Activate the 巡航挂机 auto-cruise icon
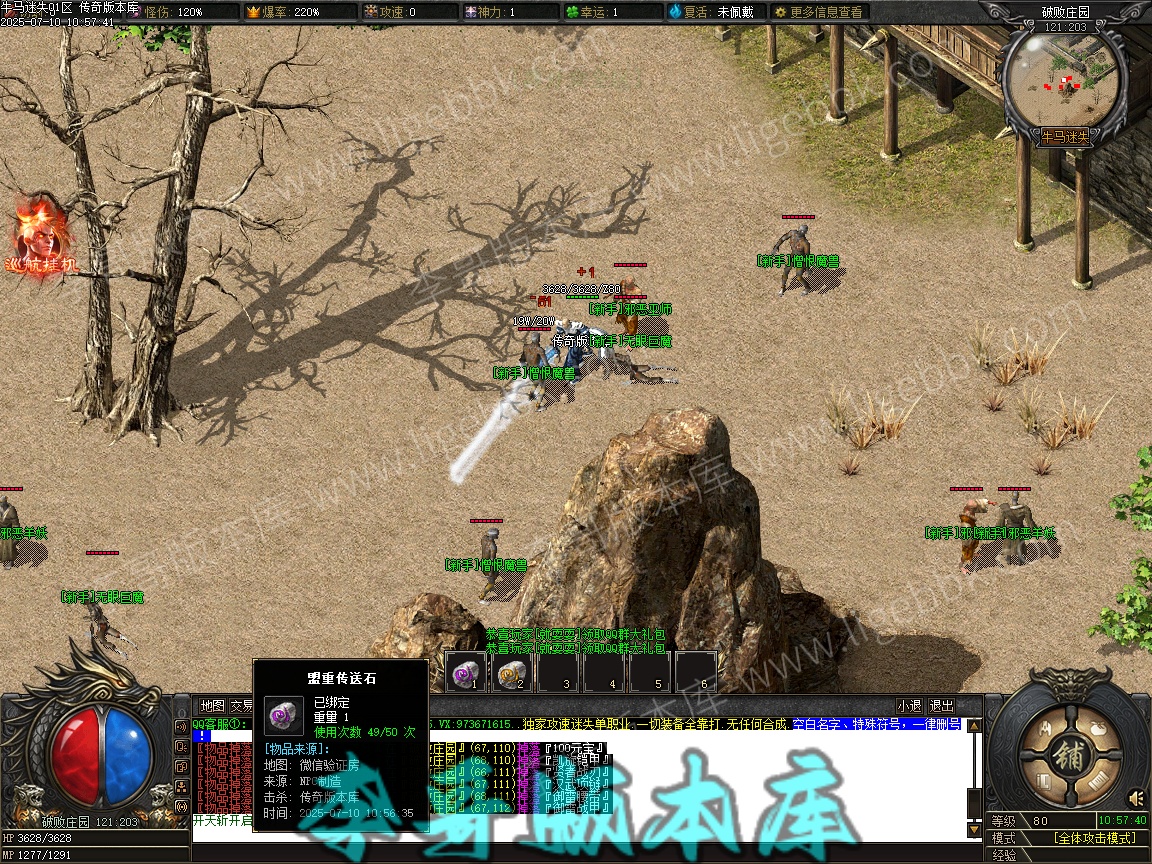 (43, 240)
